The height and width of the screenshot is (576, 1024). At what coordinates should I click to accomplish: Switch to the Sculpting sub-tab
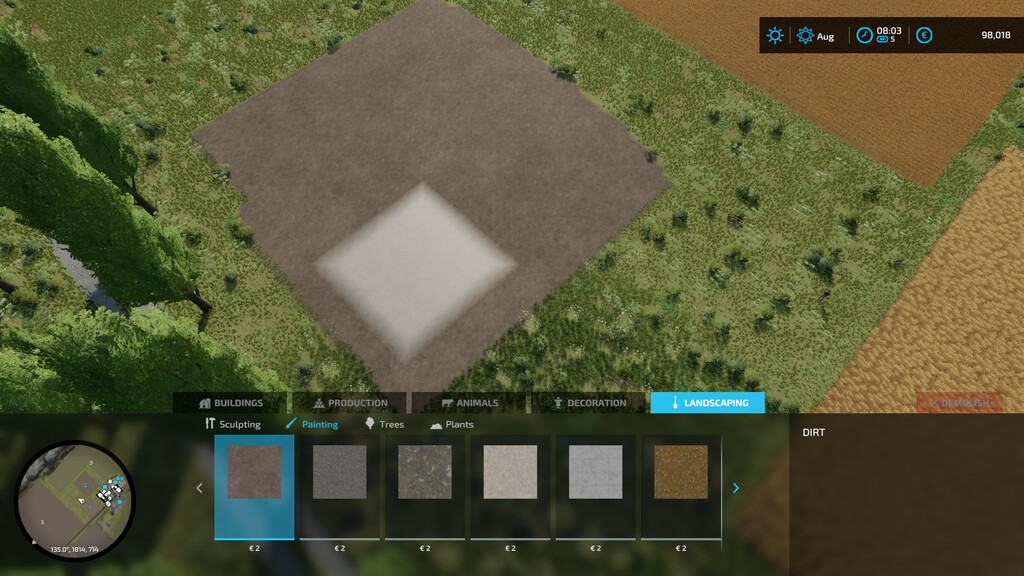pos(232,424)
